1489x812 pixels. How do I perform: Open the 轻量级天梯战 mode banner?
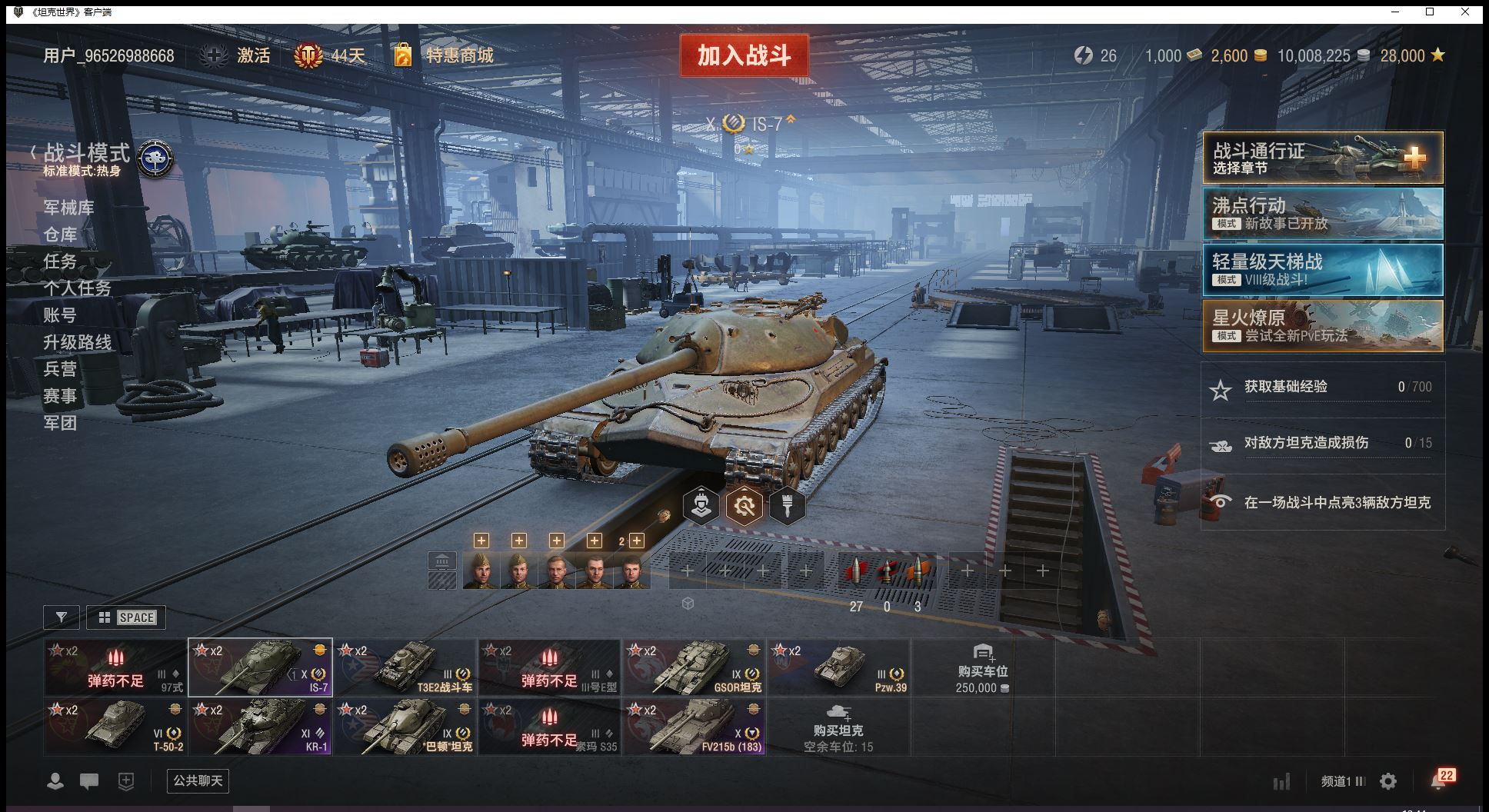tap(1322, 270)
